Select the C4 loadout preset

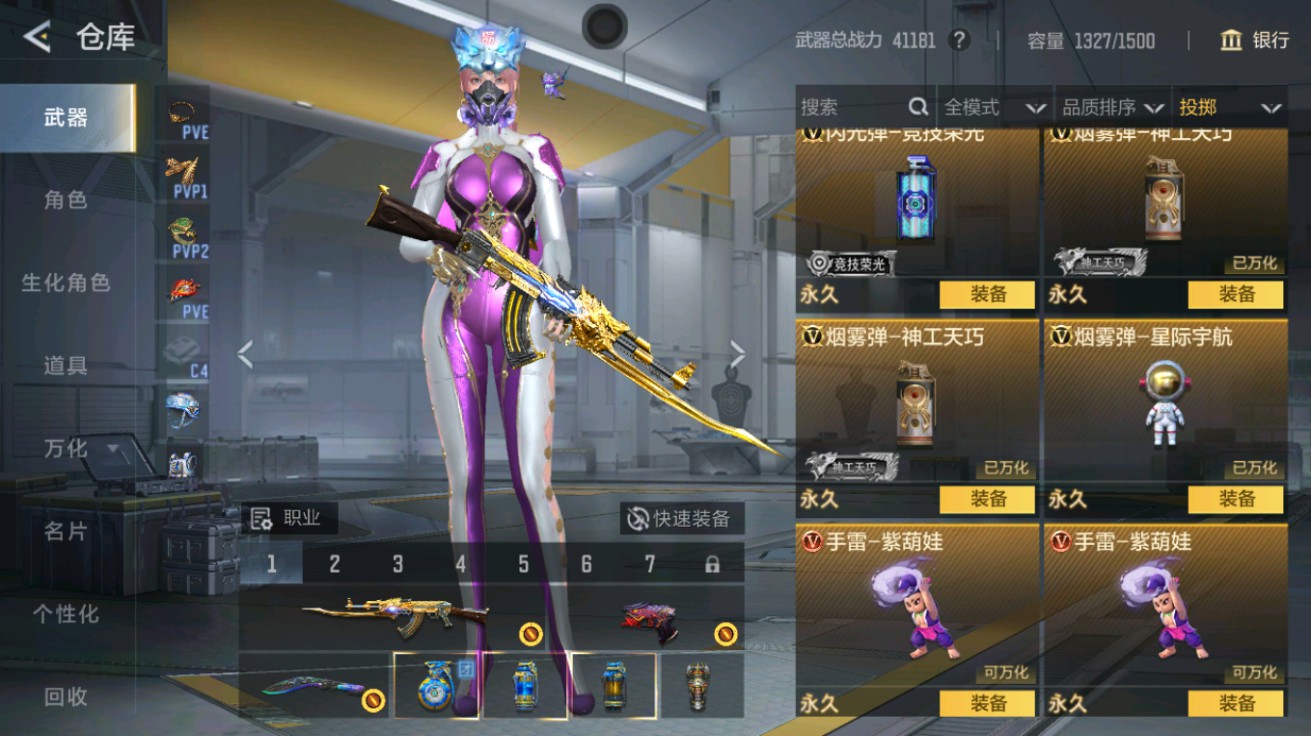[x=187, y=355]
